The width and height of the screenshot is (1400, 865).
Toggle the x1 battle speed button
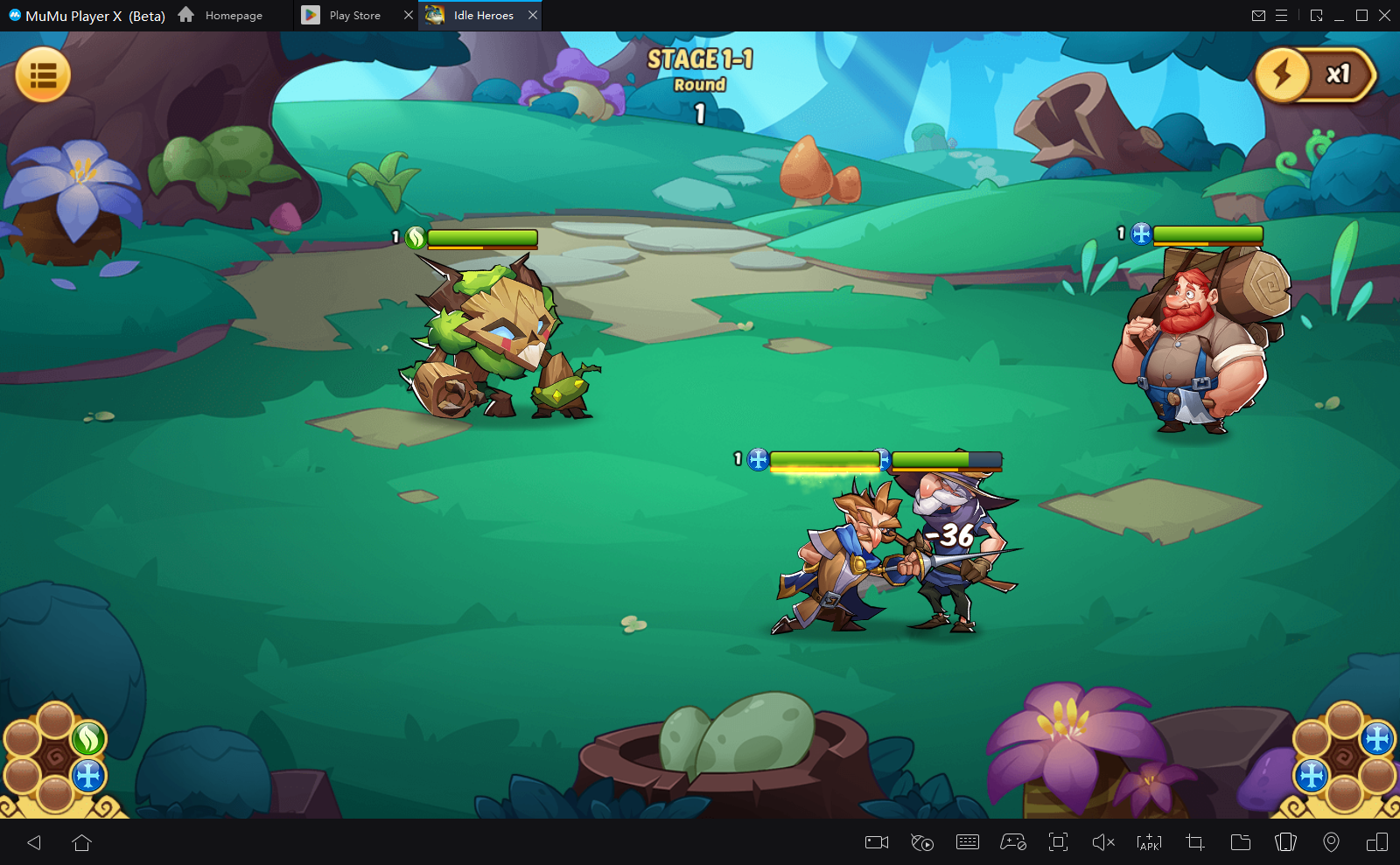coord(1315,75)
